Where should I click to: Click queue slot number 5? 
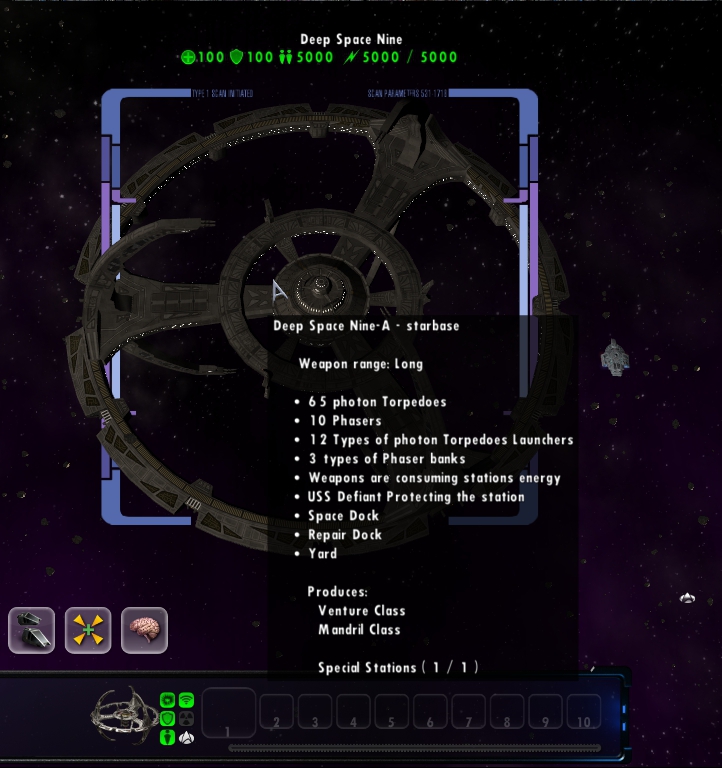pyautogui.click(x=392, y=713)
